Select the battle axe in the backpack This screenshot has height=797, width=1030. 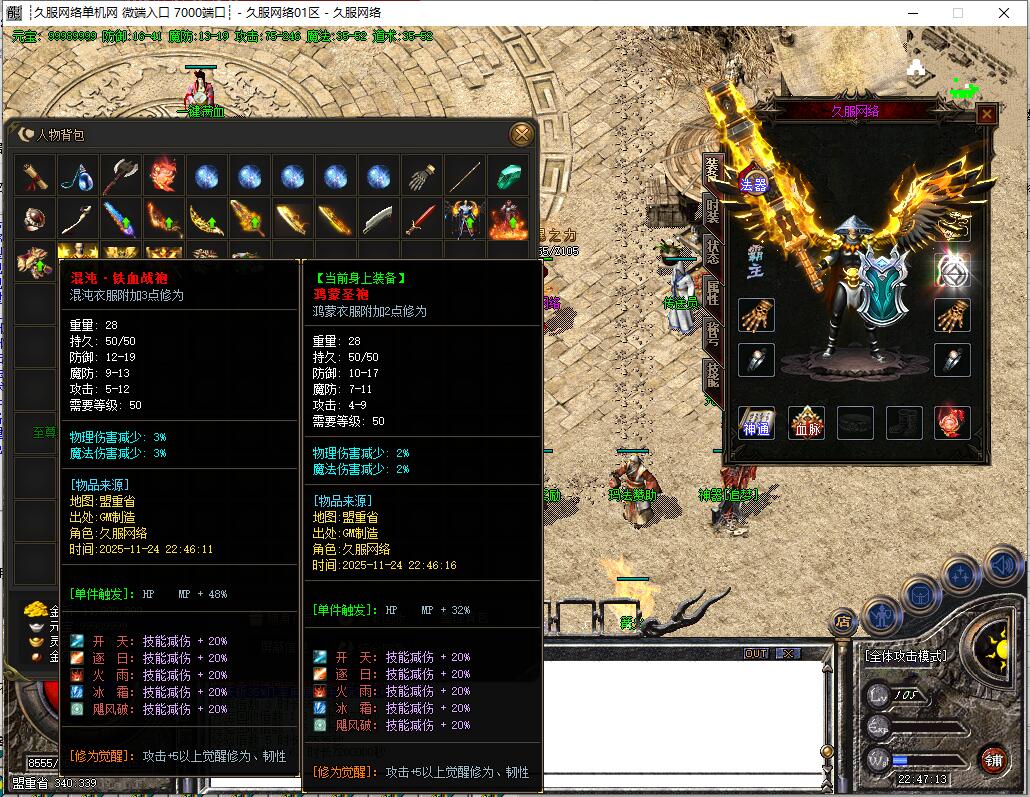coord(120,176)
